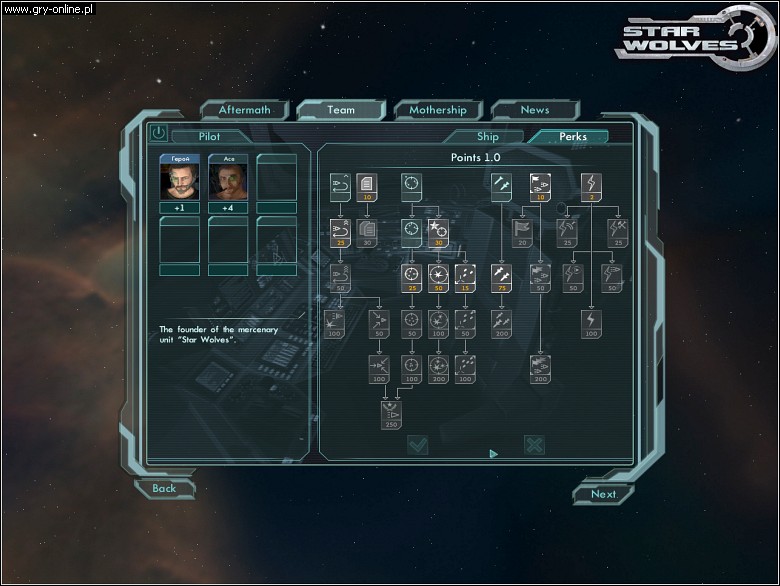The width and height of the screenshot is (780, 586).
Task: Go to the Mothership tab
Action: pos(437,110)
